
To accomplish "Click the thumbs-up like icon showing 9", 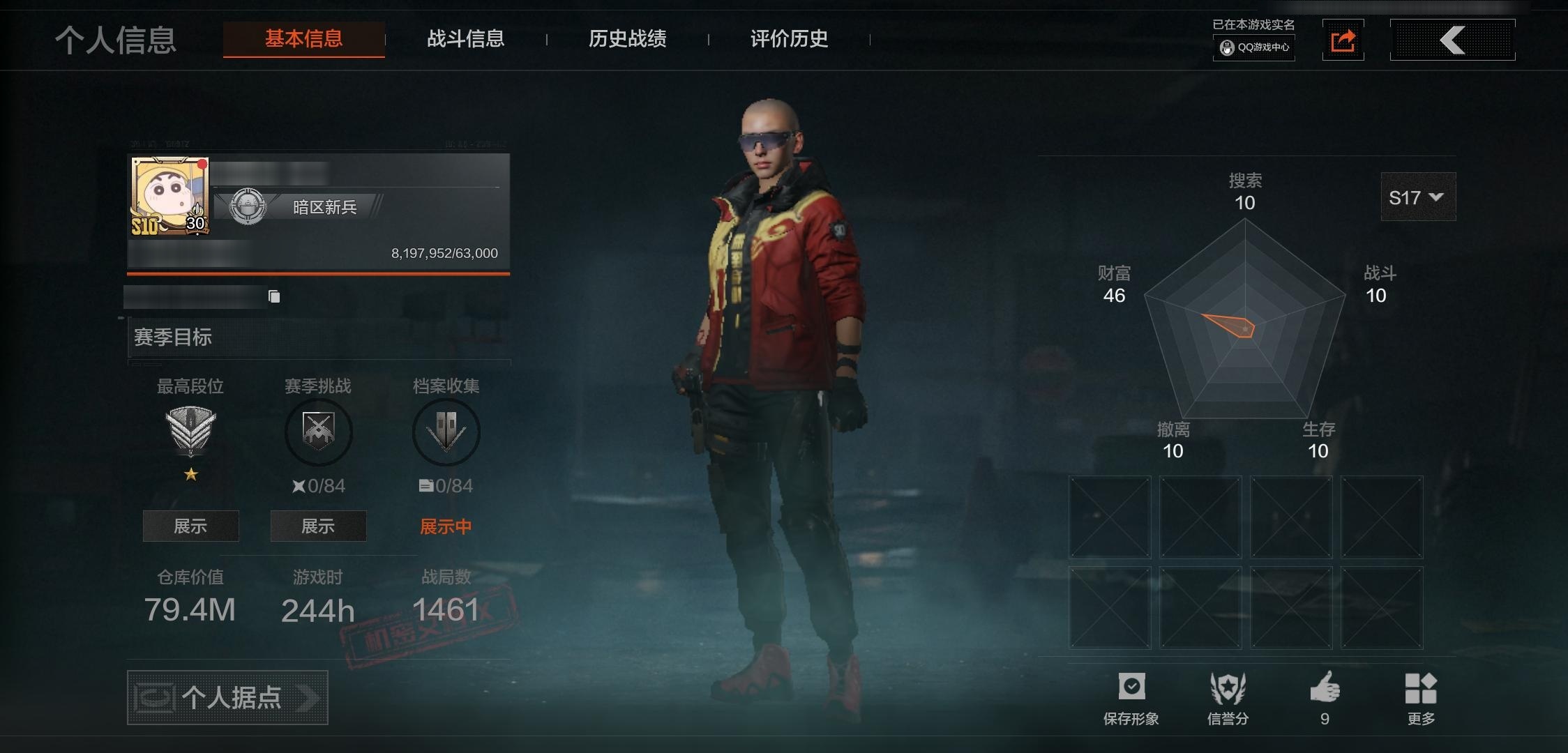I will tap(1325, 687).
